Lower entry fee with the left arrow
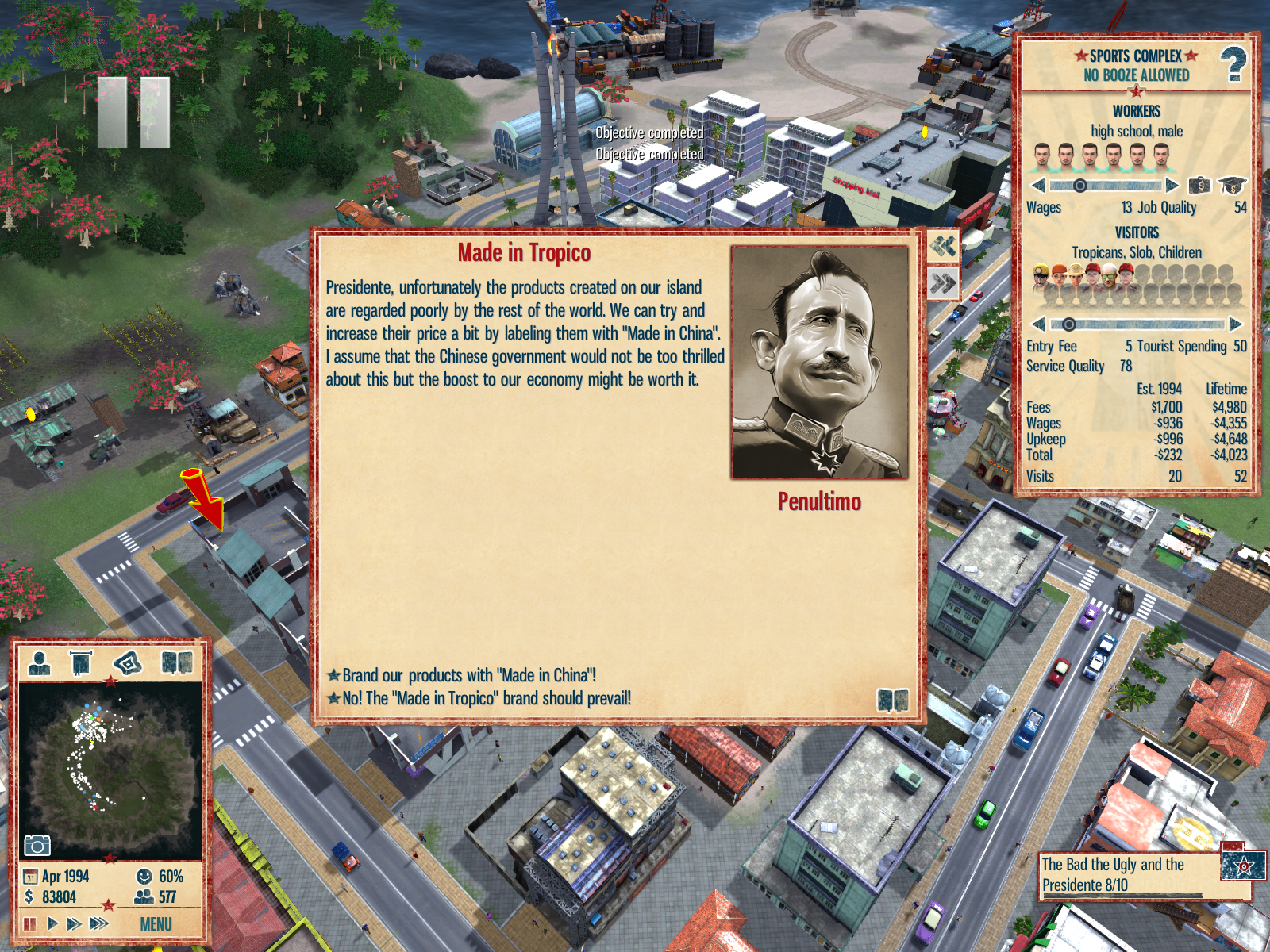Image resolution: width=1270 pixels, height=952 pixels. click(x=1037, y=324)
